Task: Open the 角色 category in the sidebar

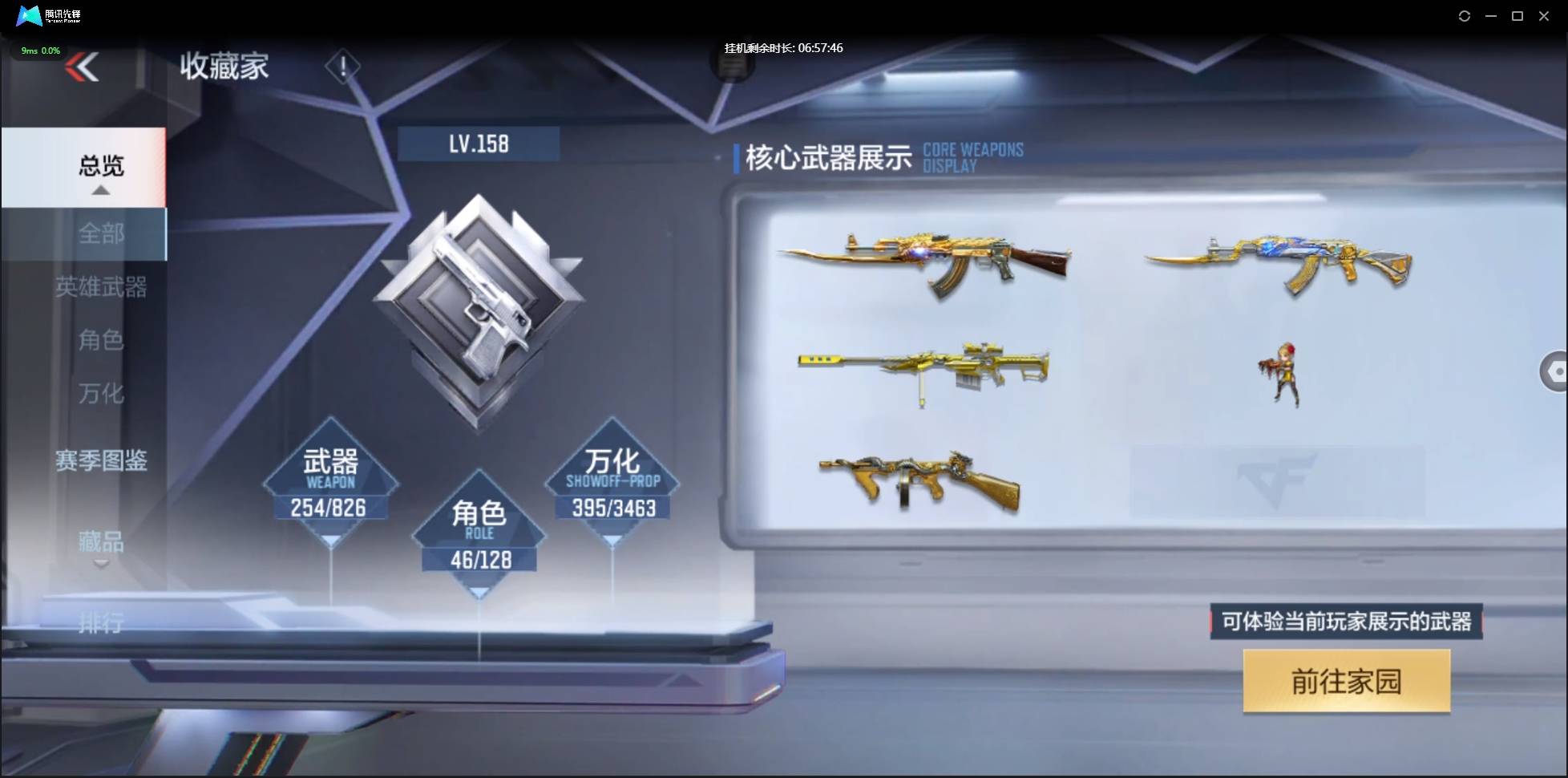Action: click(x=101, y=341)
